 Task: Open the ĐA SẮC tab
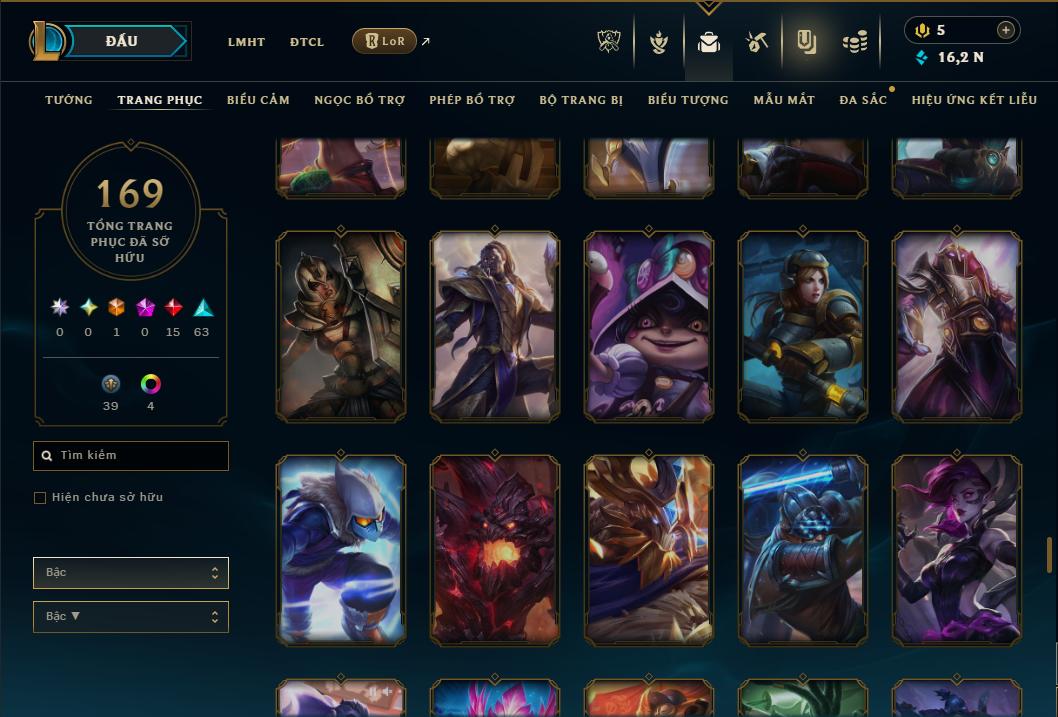863,100
